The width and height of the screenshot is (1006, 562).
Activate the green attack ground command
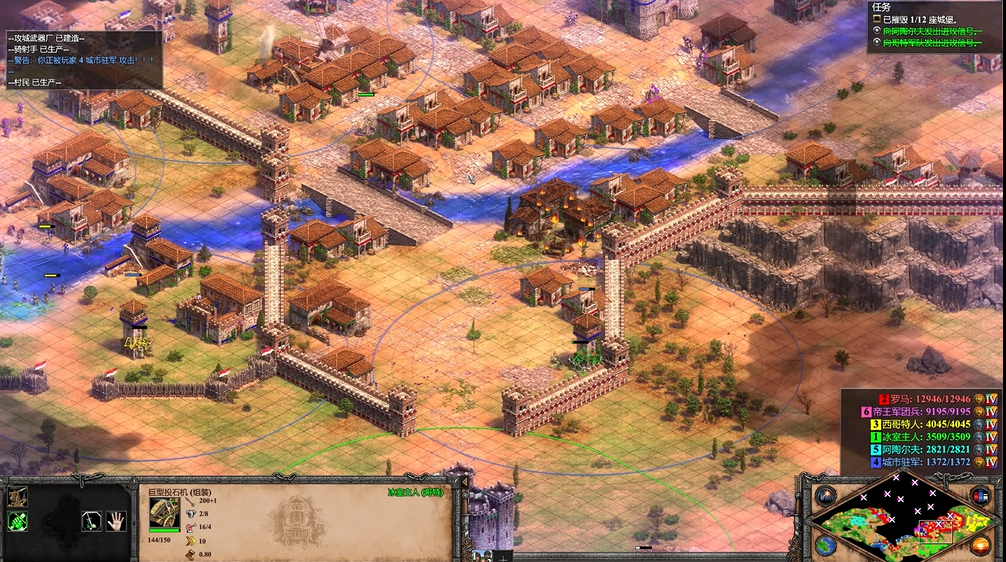click(x=18, y=521)
